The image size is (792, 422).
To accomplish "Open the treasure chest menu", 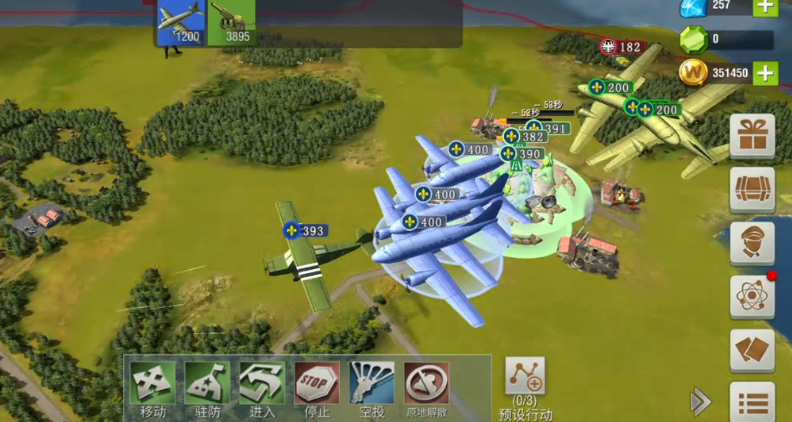I will click(x=752, y=189).
